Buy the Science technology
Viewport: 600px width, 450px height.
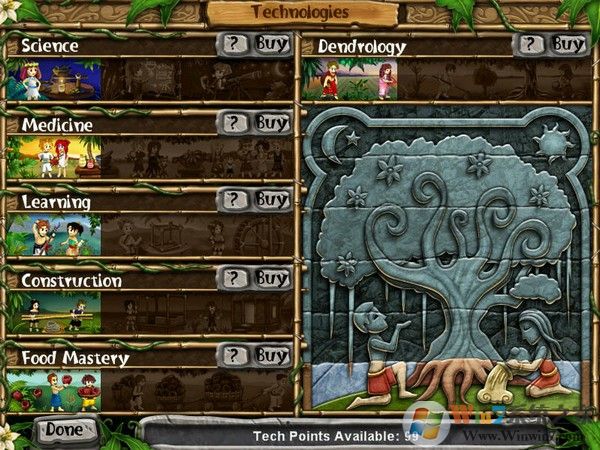(270, 45)
